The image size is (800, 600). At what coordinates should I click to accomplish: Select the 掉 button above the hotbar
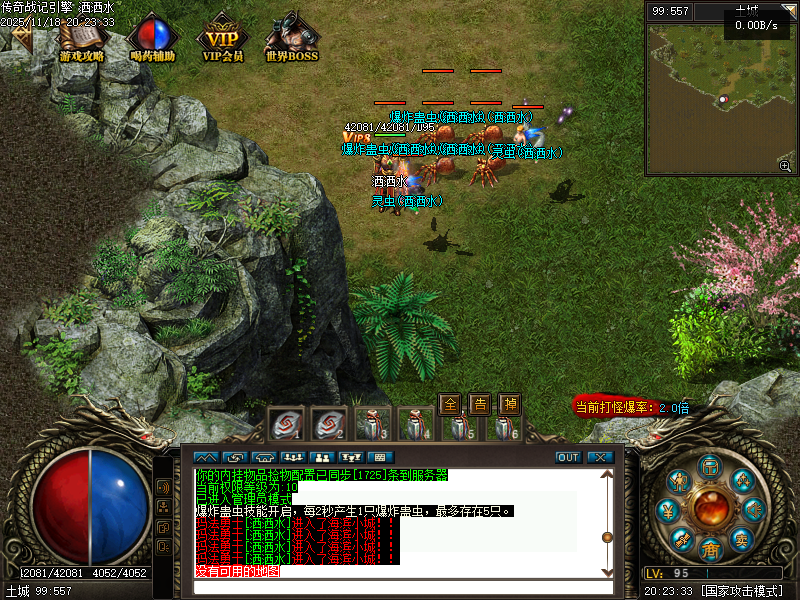click(510, 404)
